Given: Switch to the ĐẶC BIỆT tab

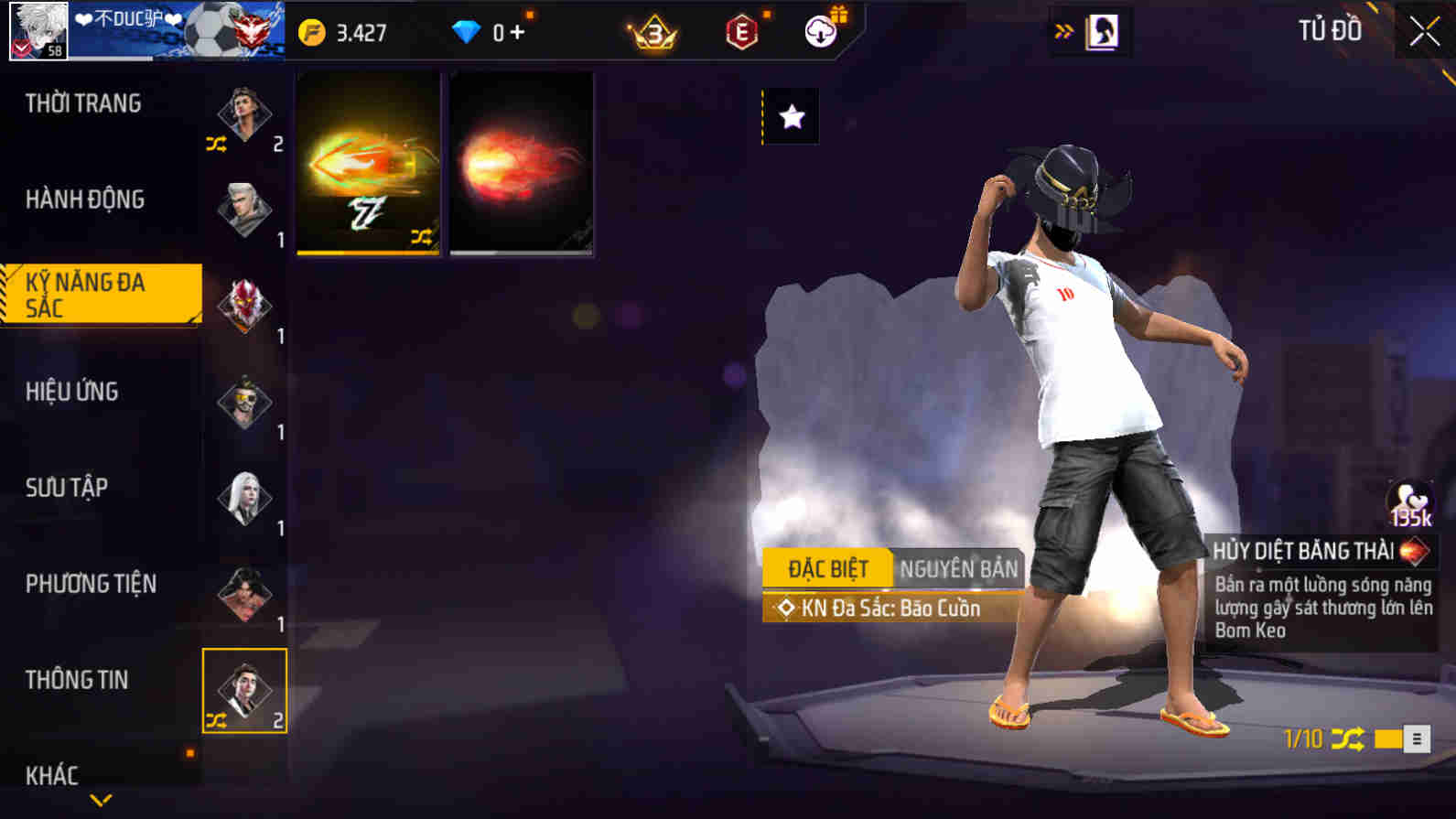Looking at the screenshot, I should coord(826,567).
